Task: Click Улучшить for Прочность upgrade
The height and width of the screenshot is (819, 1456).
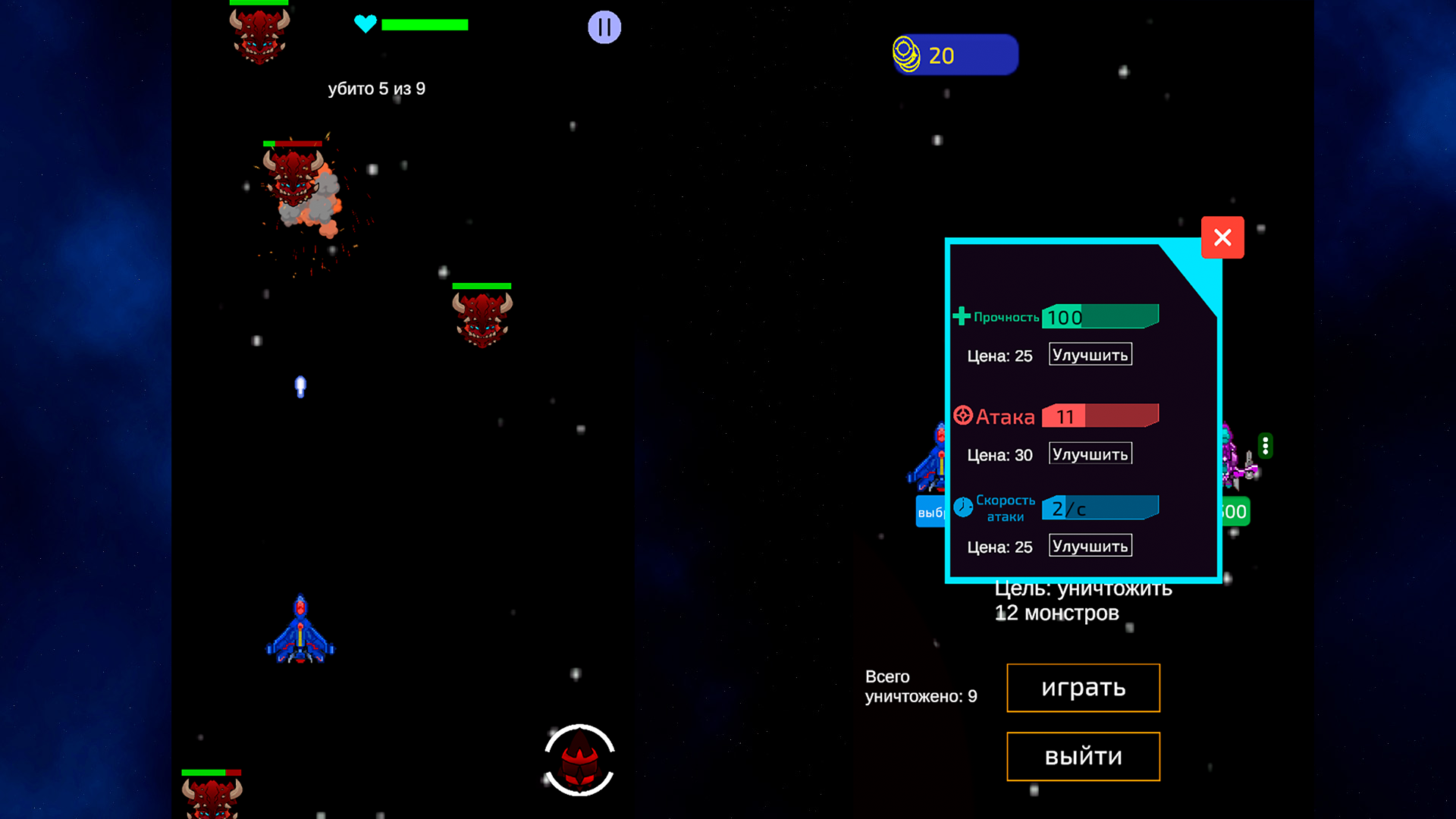Action: point(1090,353)
